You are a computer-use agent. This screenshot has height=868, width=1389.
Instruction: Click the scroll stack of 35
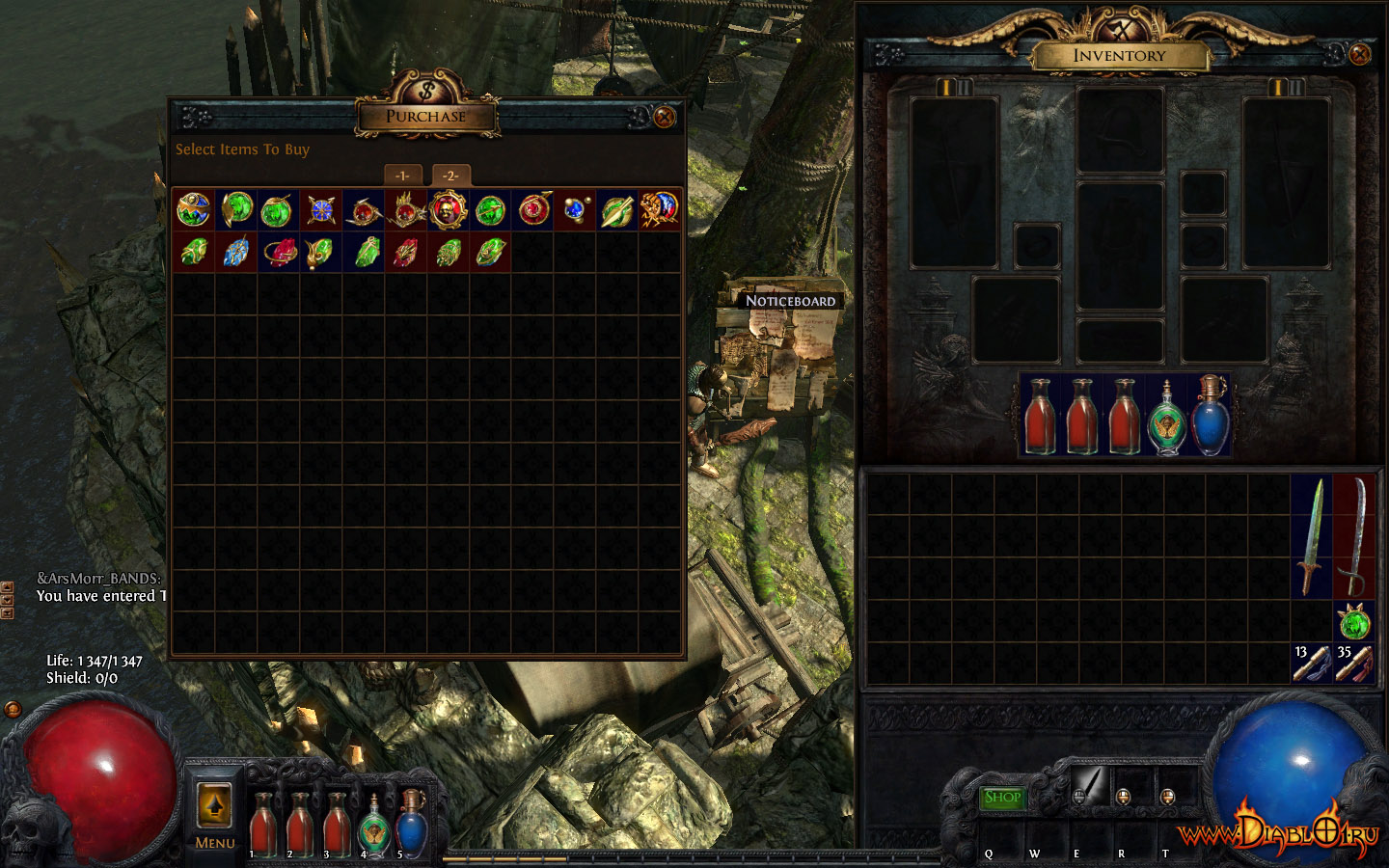pyautogui.click(x=1354, y=664)
